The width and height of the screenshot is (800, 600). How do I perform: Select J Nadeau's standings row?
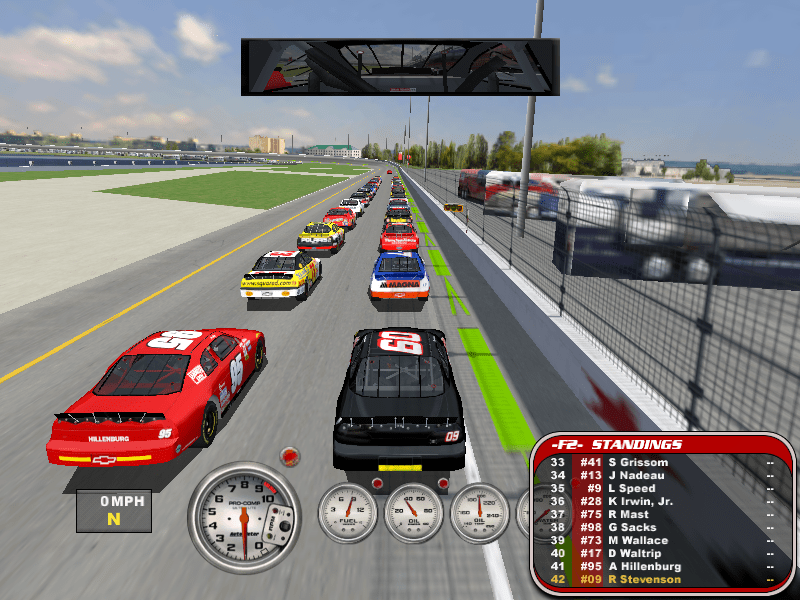click(x=640, y=475)
